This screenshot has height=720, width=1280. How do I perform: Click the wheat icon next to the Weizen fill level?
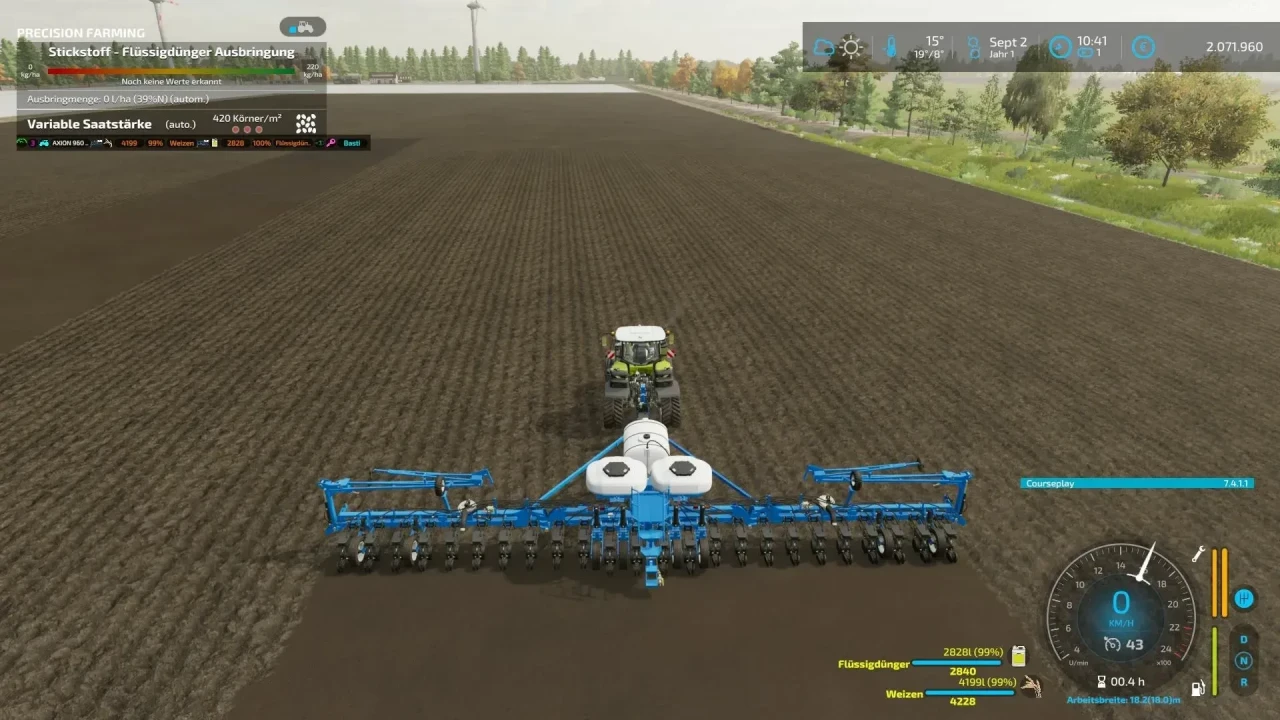point(1031,688)
